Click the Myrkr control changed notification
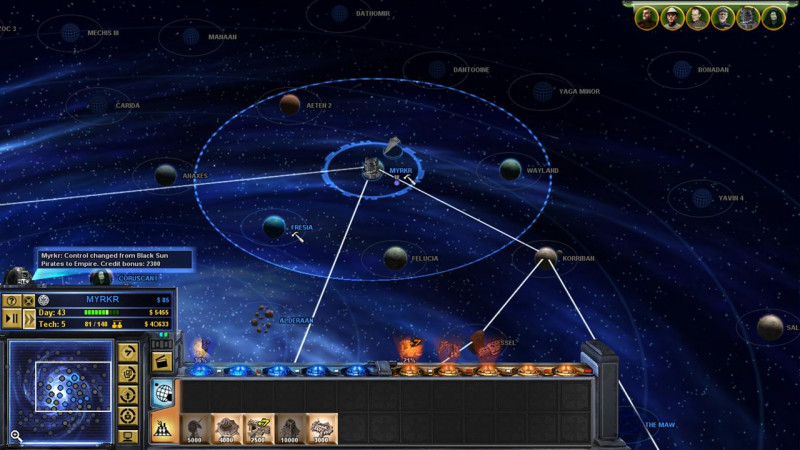 click(x=112, y=260)
